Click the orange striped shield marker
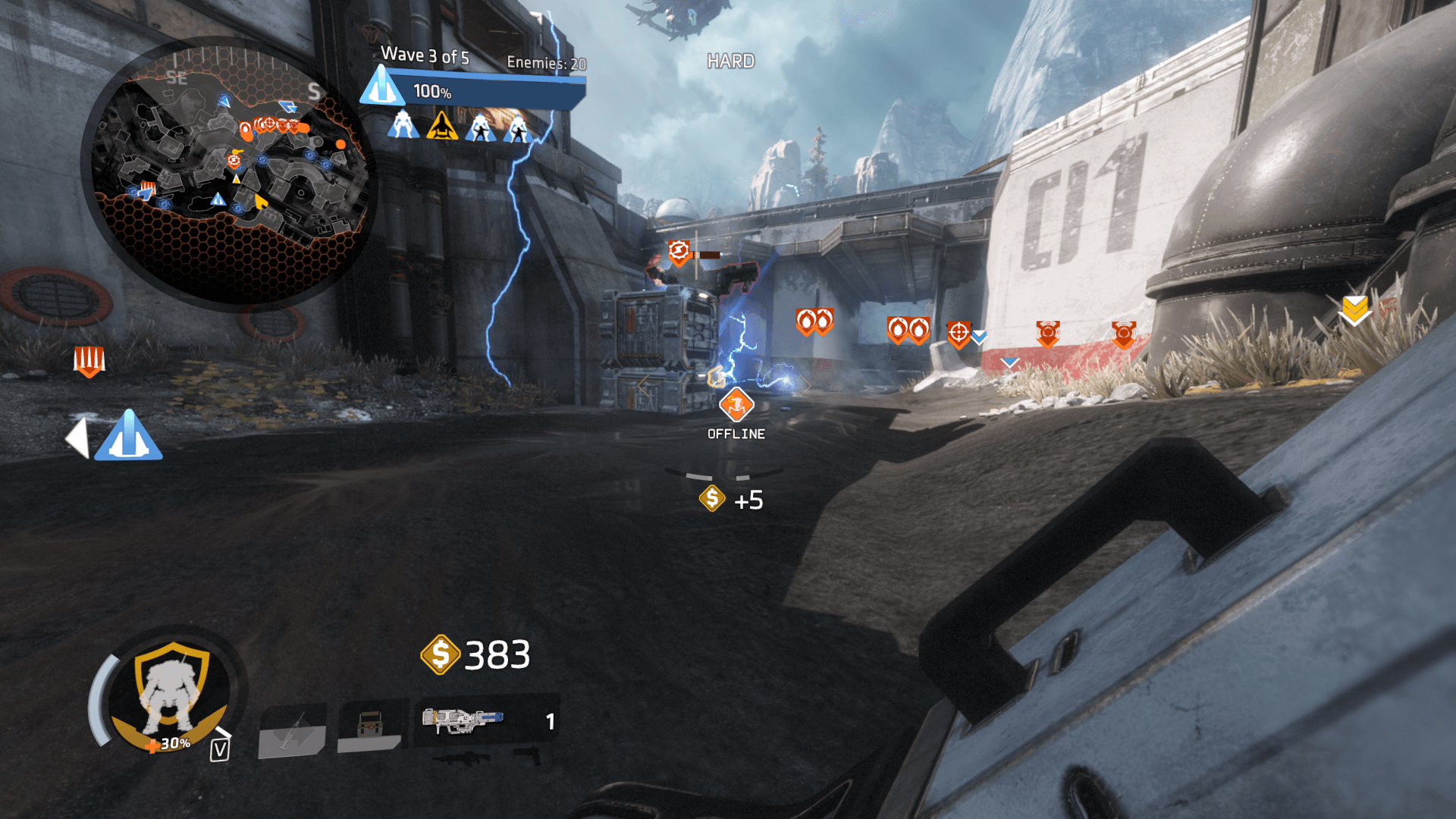Viewport: 1456px width, 819px height. pyautogui.click(x=89, y=360)
